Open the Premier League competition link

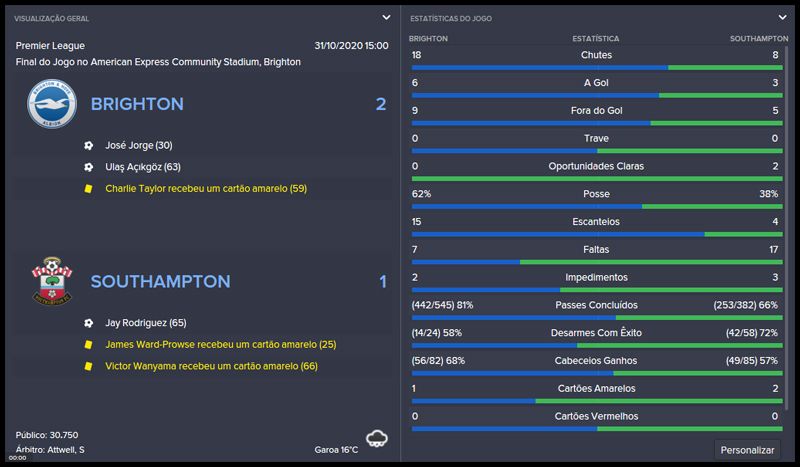click(x=50, y=46)
